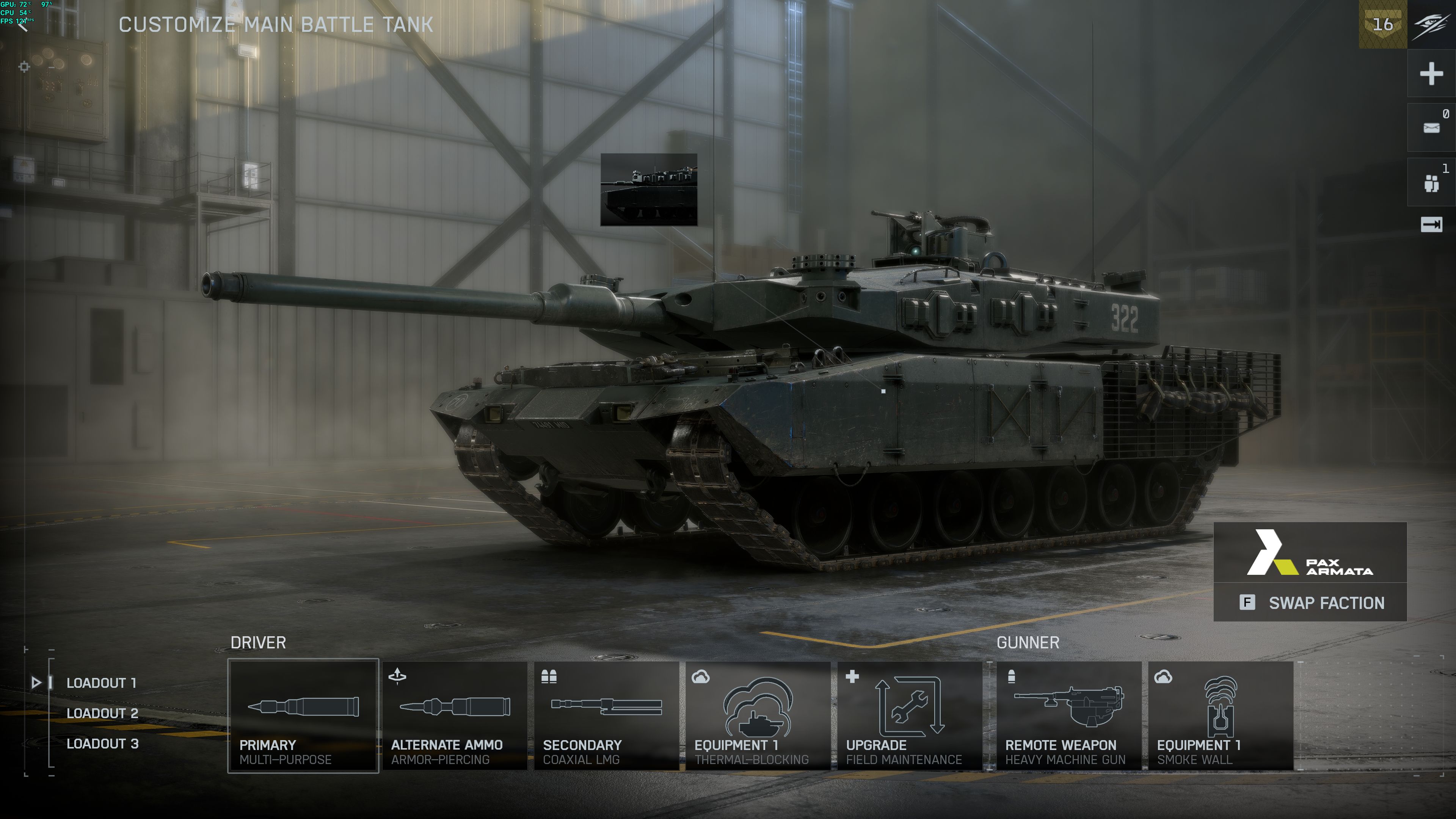Open the mail inbox icon

coord(1431,128)
